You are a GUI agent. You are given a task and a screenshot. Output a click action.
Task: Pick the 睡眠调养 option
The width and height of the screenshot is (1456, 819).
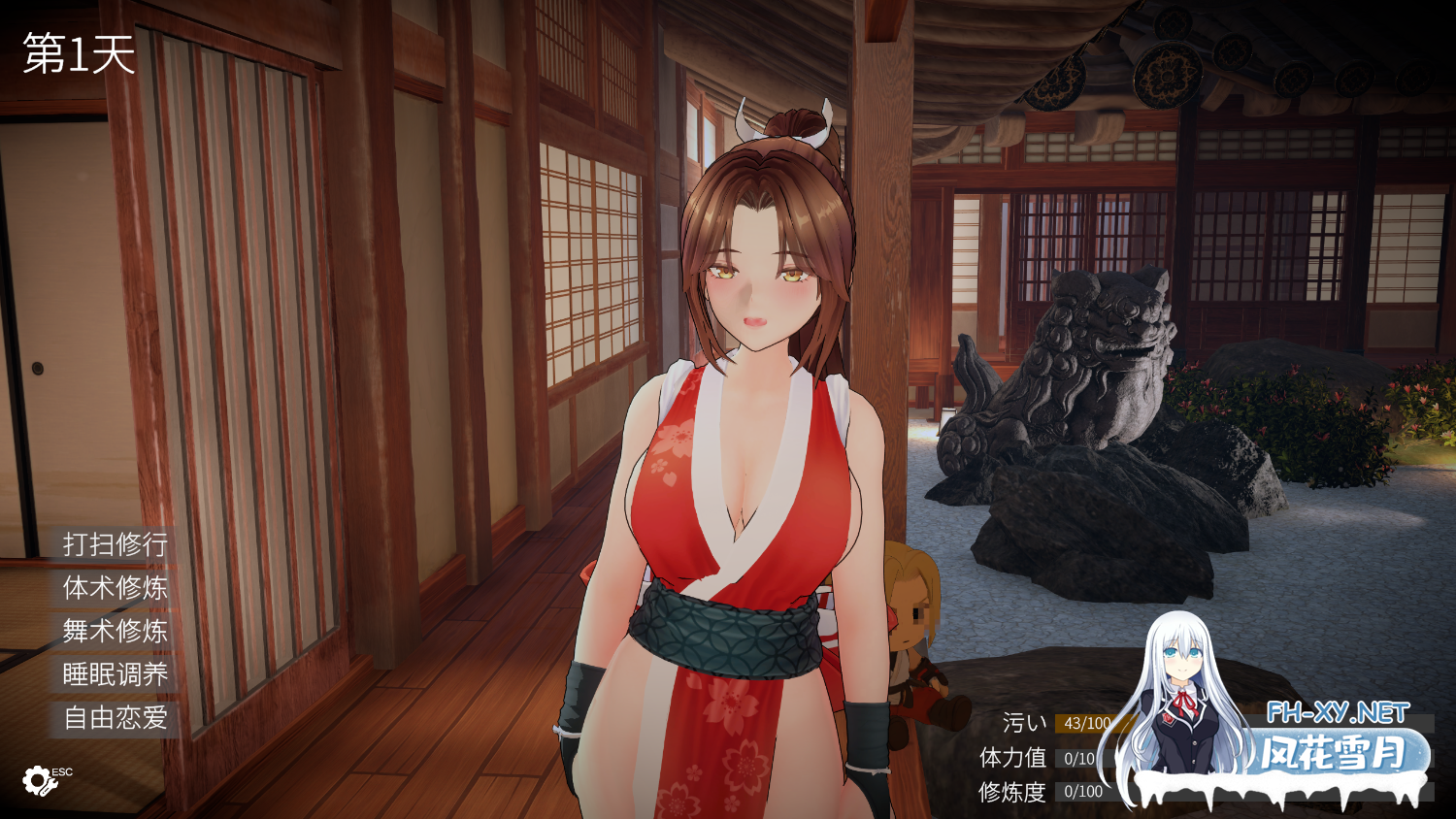tap(115, 674)
